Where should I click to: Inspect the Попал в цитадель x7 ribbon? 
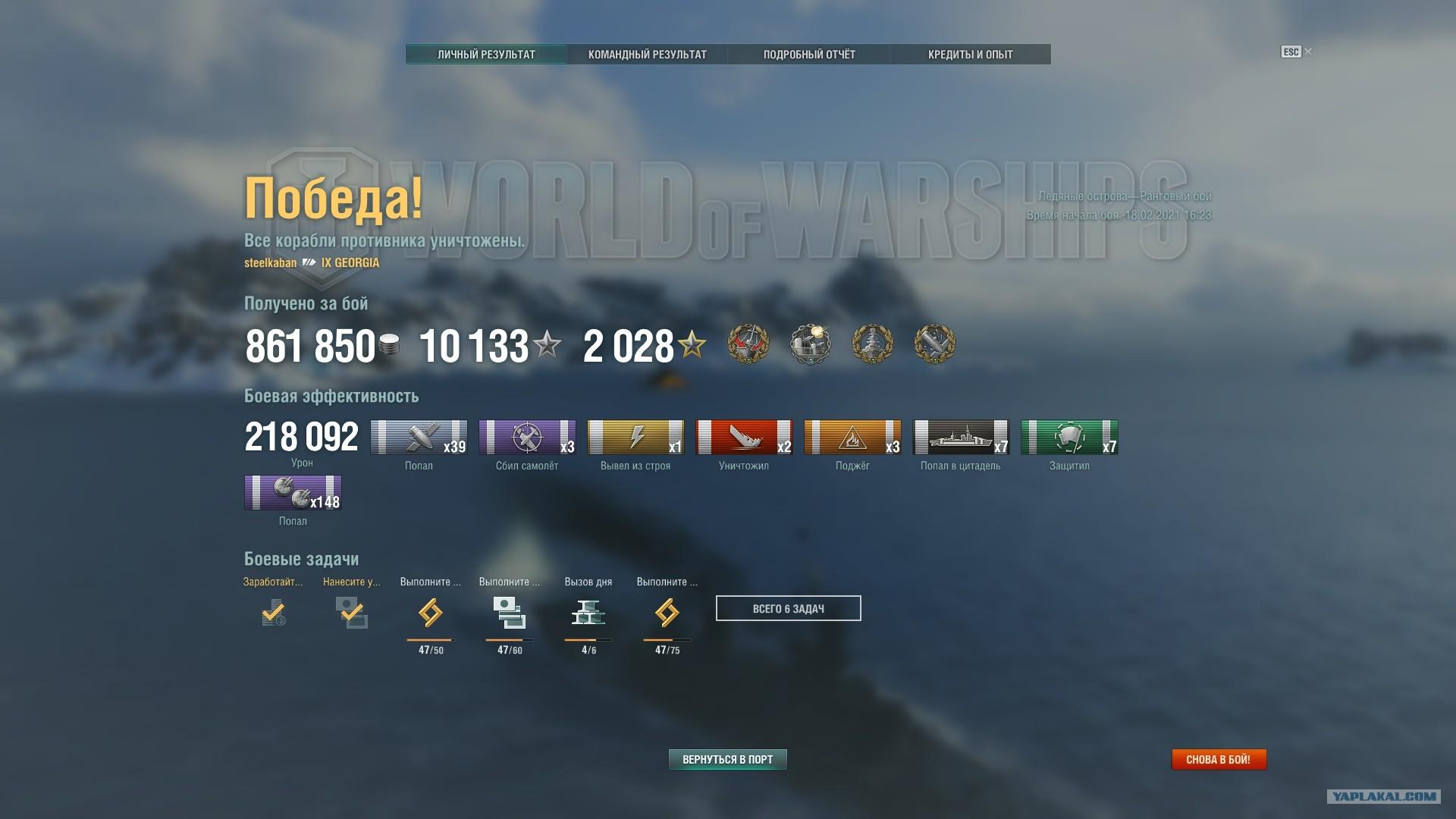[960, 438]
